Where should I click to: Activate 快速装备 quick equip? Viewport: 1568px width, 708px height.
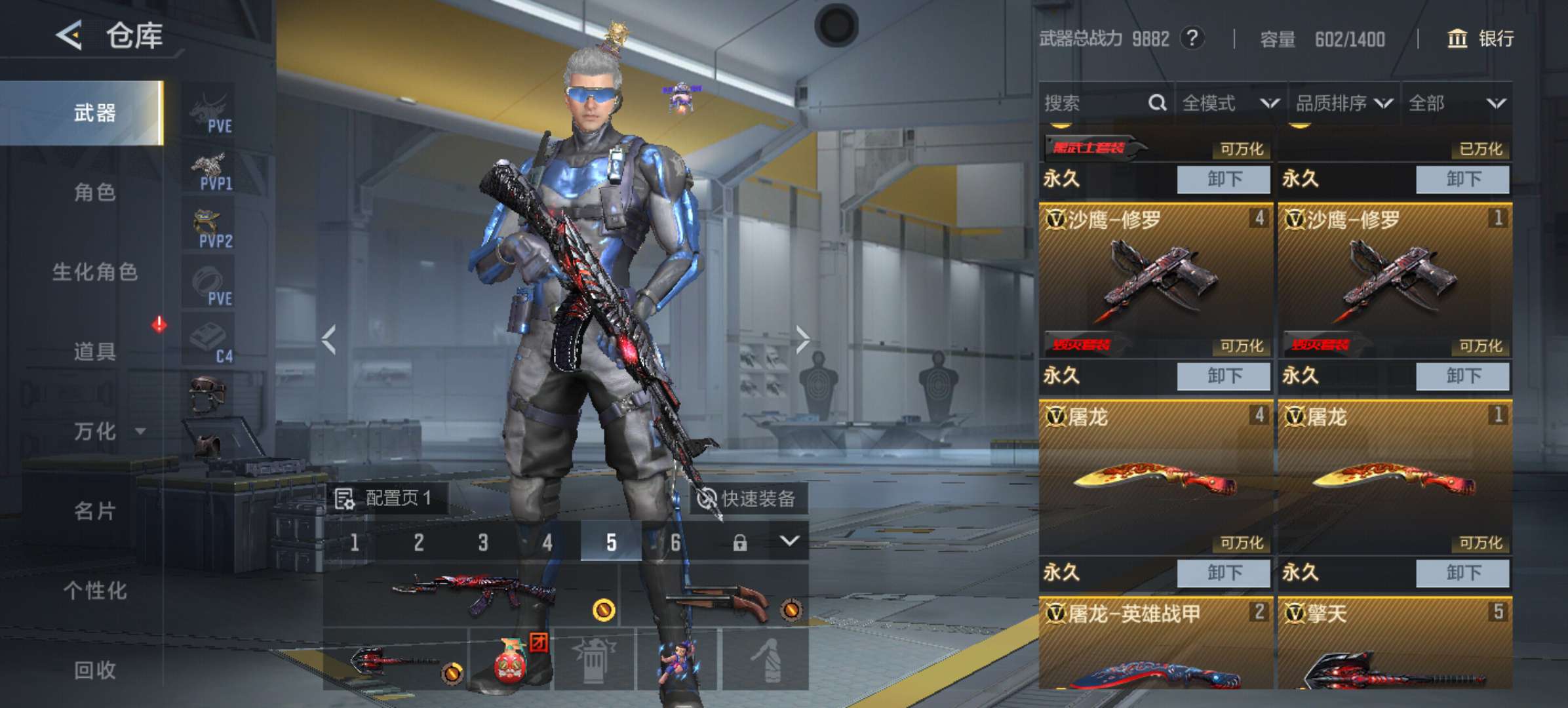747,499
